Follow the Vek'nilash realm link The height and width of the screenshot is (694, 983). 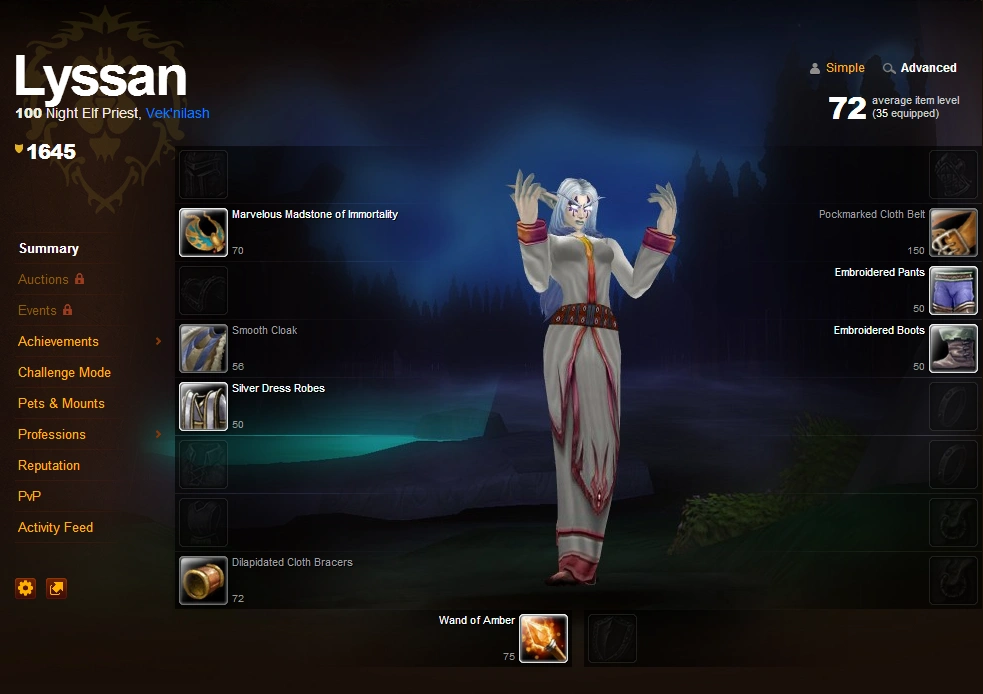tap(177, 114)
